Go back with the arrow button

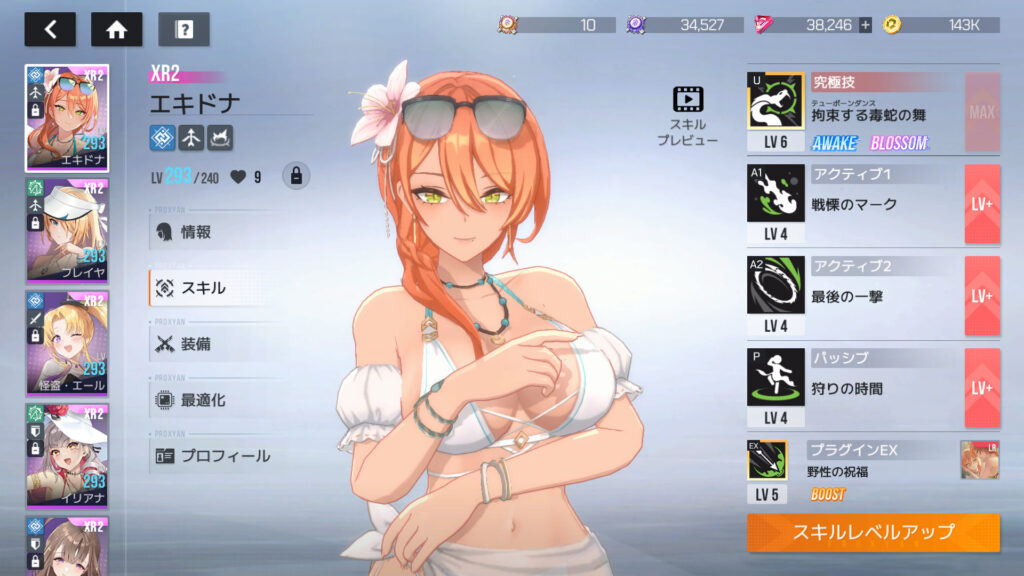50,29
